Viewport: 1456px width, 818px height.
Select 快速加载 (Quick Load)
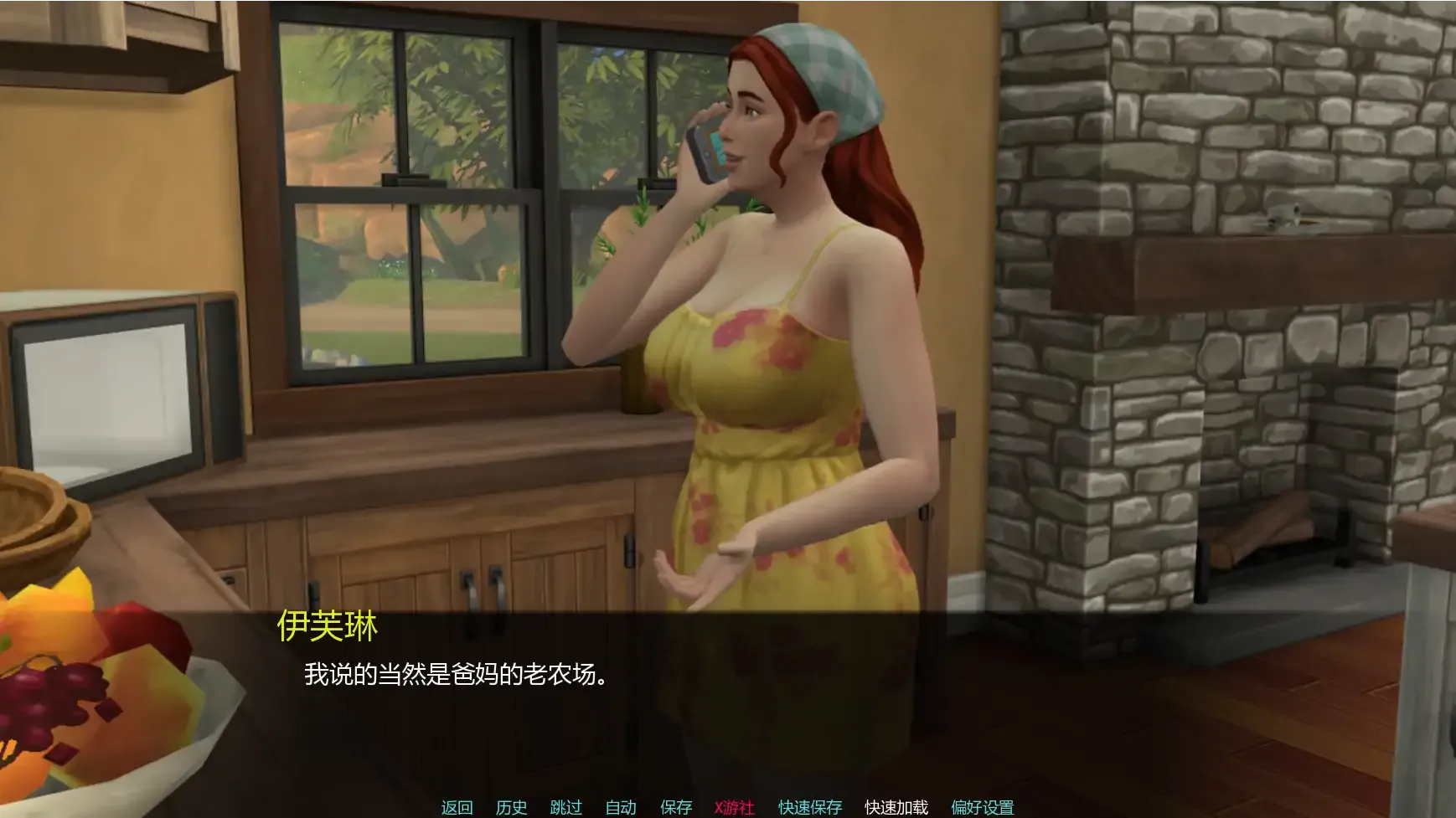[x=896, y=807]
